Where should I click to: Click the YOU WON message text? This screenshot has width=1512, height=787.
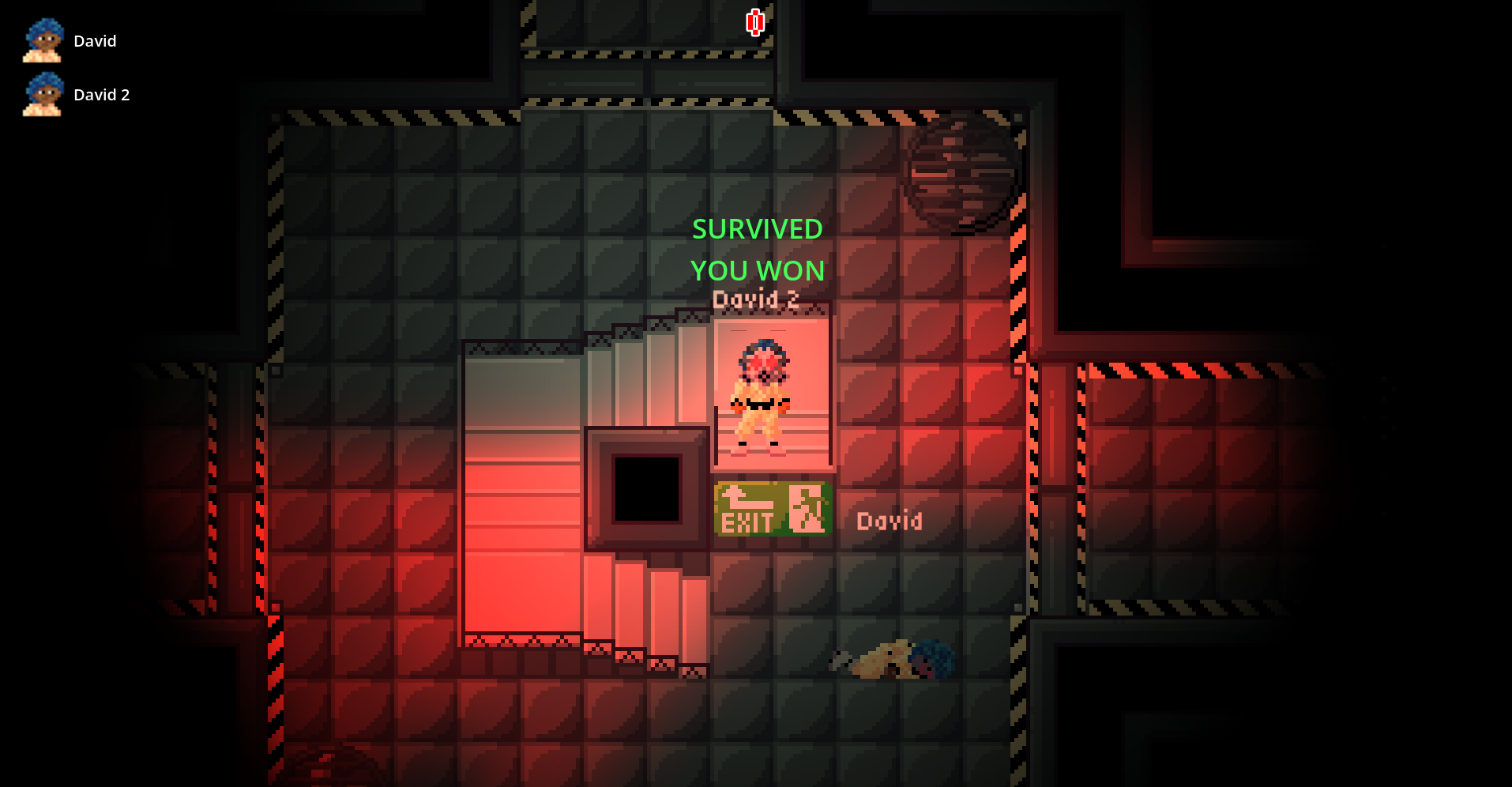[x=757, y=270]
